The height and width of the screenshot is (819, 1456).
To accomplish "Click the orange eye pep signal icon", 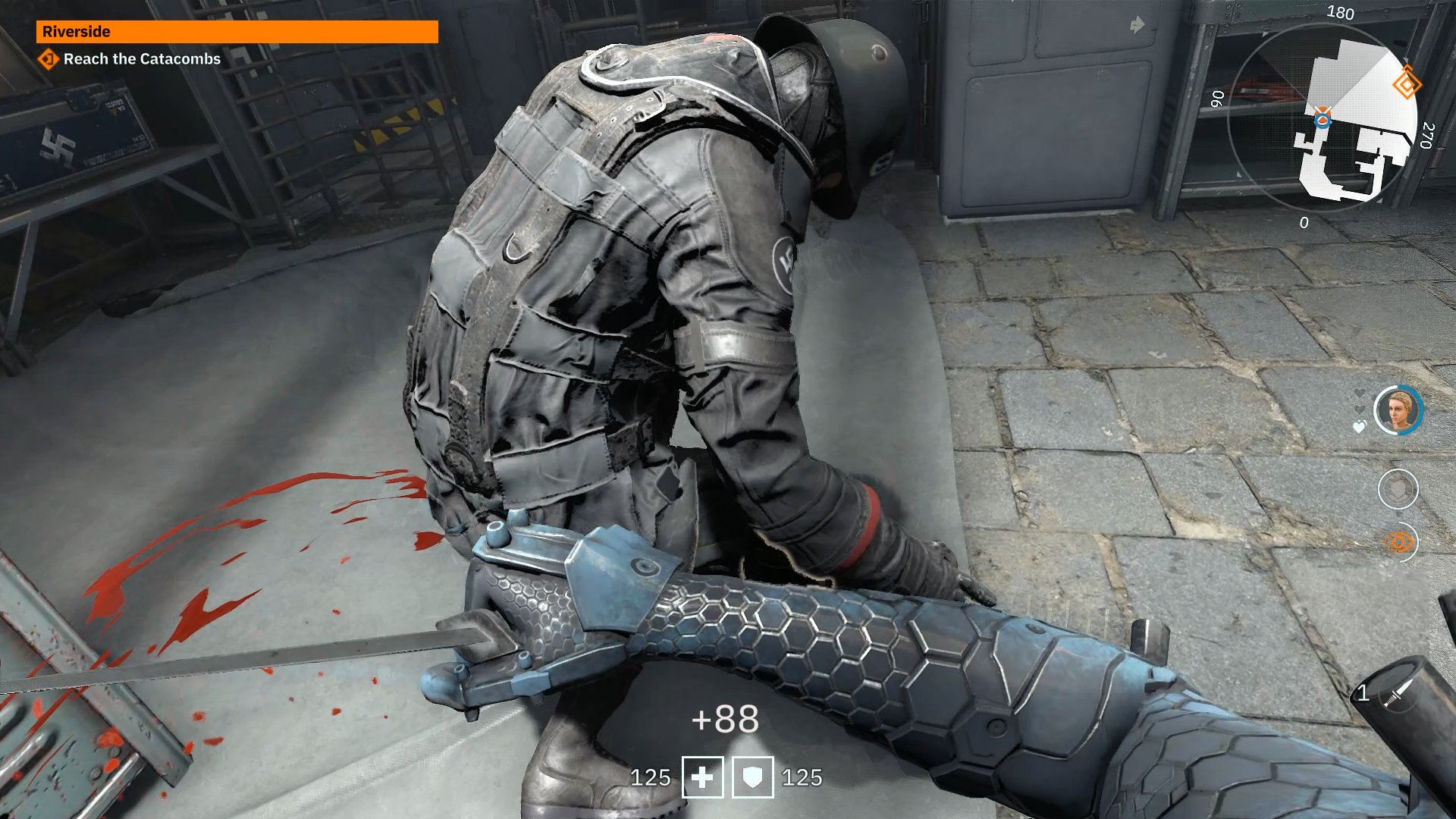I will coord(1398,541).
